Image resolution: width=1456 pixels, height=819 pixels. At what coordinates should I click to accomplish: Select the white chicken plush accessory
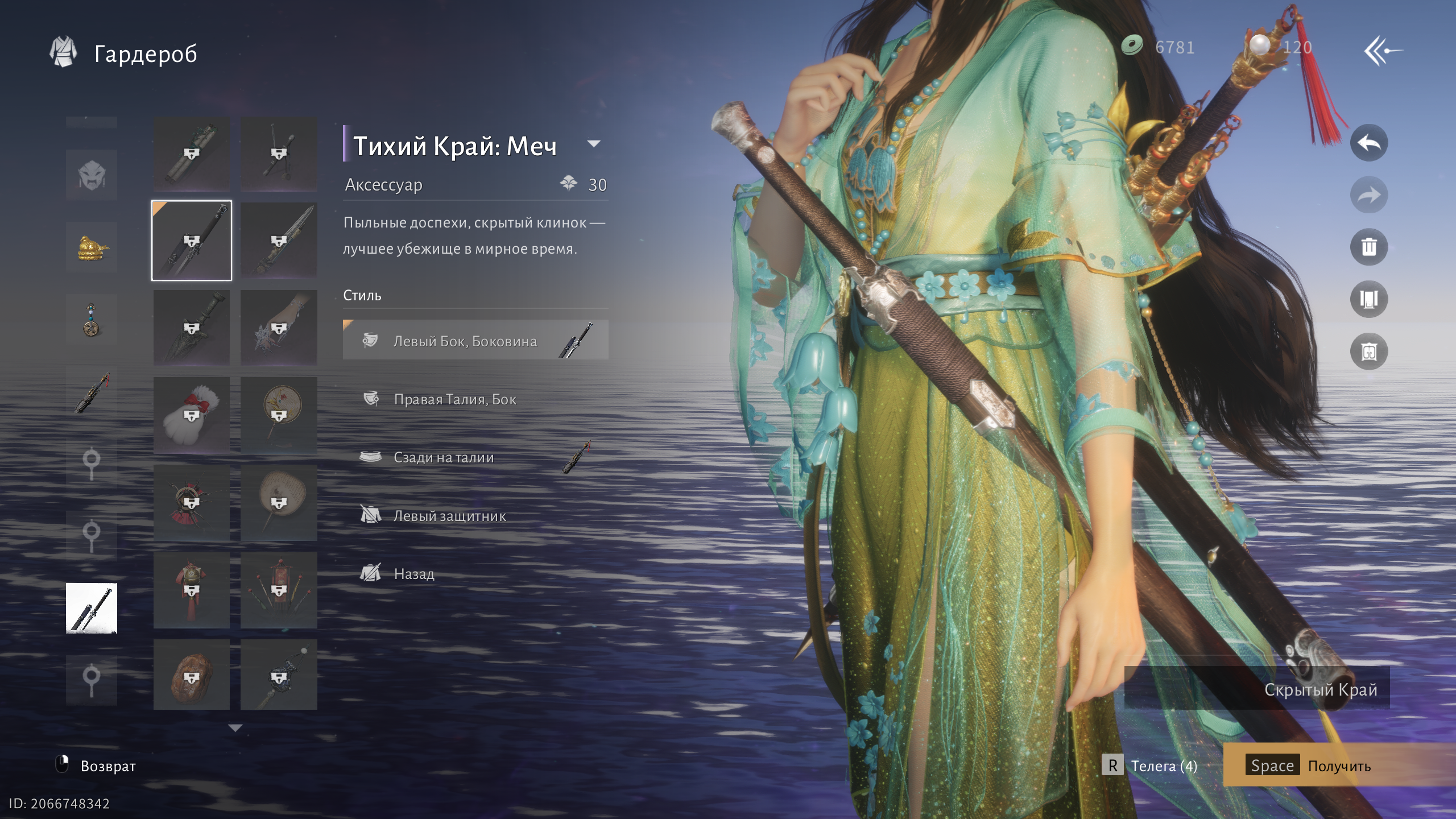pos(192,415)
